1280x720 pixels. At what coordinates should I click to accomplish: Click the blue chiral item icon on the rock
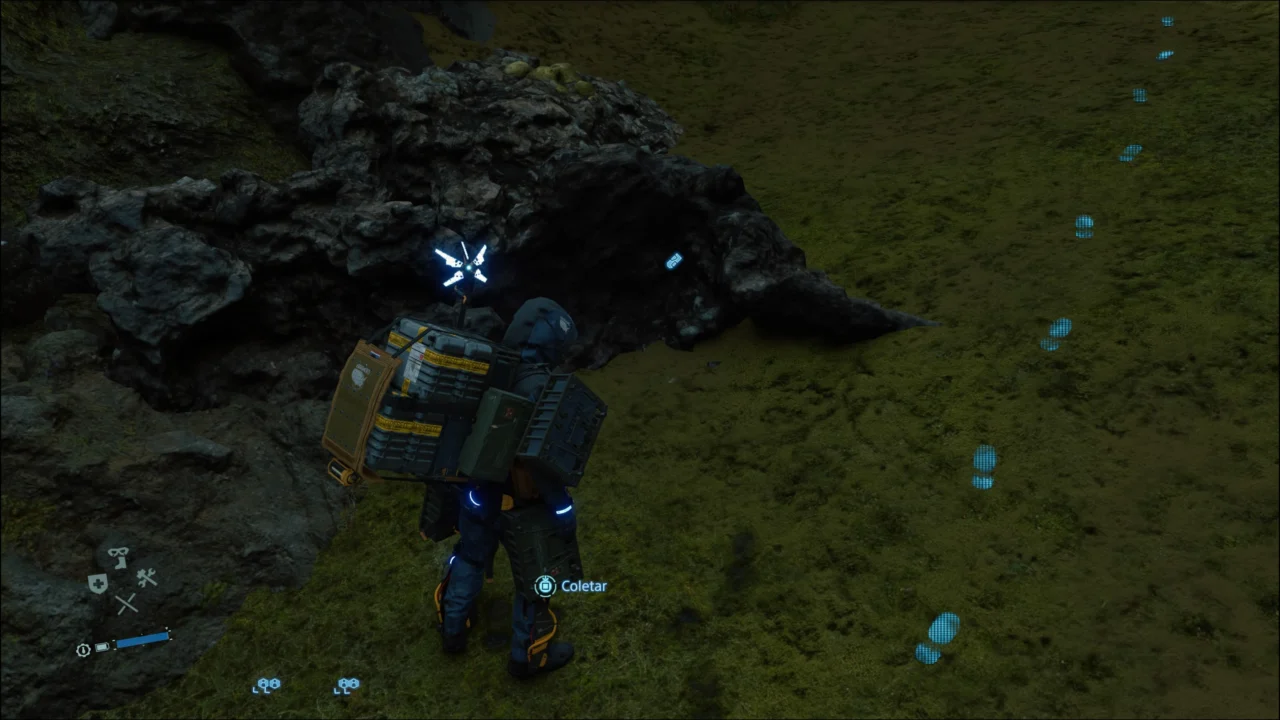(673, 261)
